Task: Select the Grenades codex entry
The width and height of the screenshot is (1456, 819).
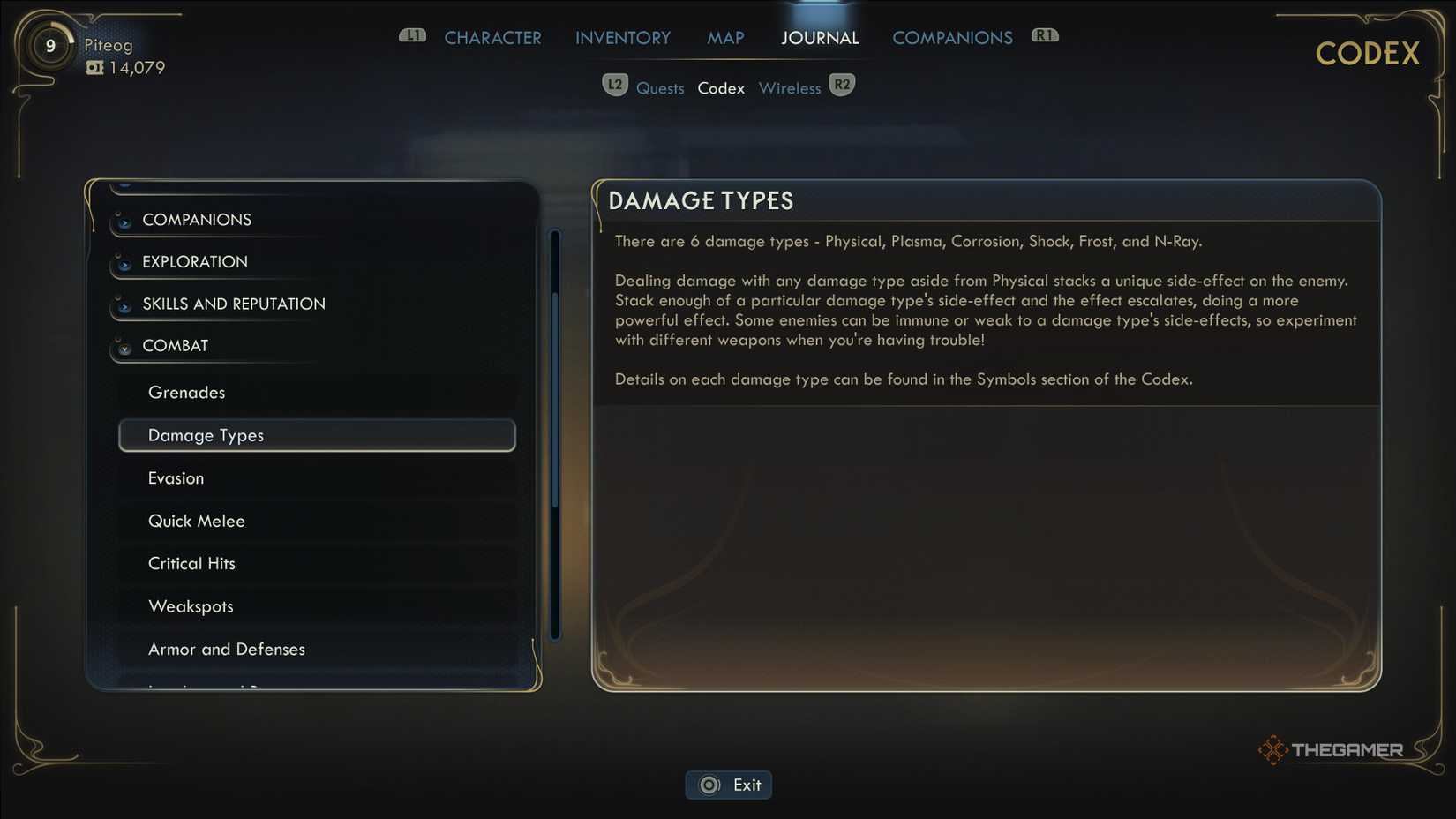Action: tap(187, 392)
